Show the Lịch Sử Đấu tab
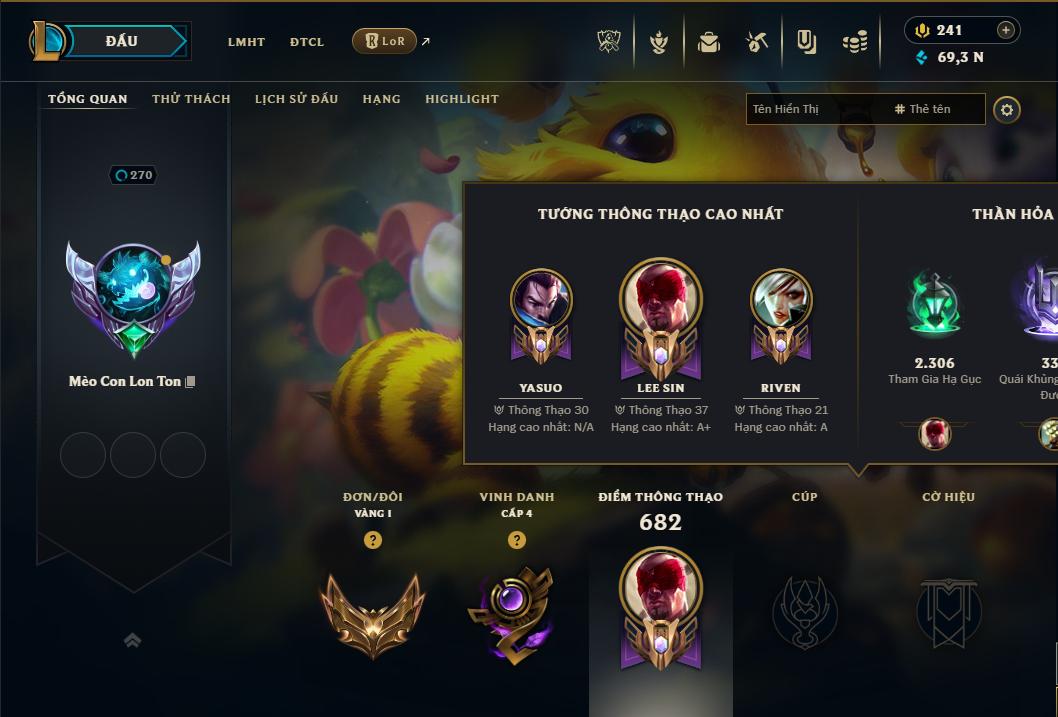 tap(296, 99)
